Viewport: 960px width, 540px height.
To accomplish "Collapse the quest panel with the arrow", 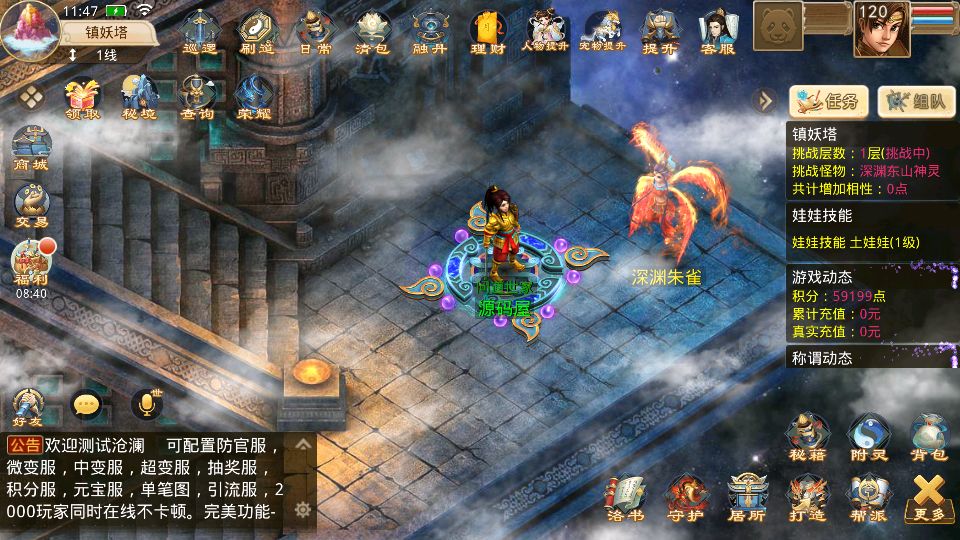I will [x=765, y=100].
